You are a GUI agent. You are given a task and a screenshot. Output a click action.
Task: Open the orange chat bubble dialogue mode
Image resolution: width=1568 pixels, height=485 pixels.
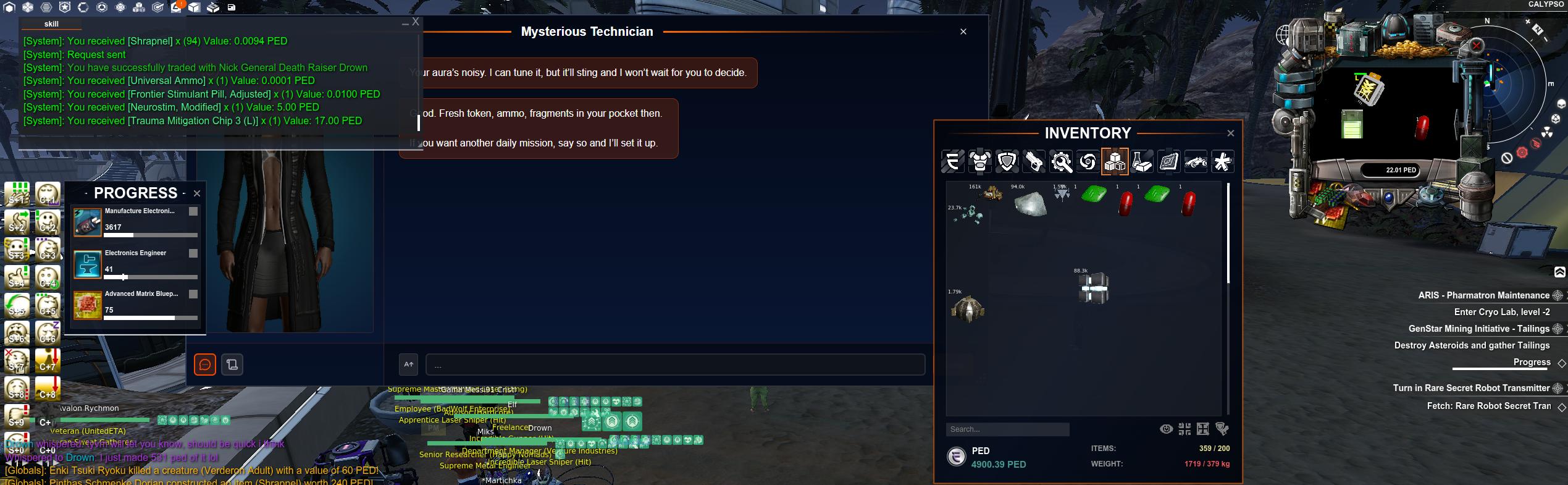[205, 365]
